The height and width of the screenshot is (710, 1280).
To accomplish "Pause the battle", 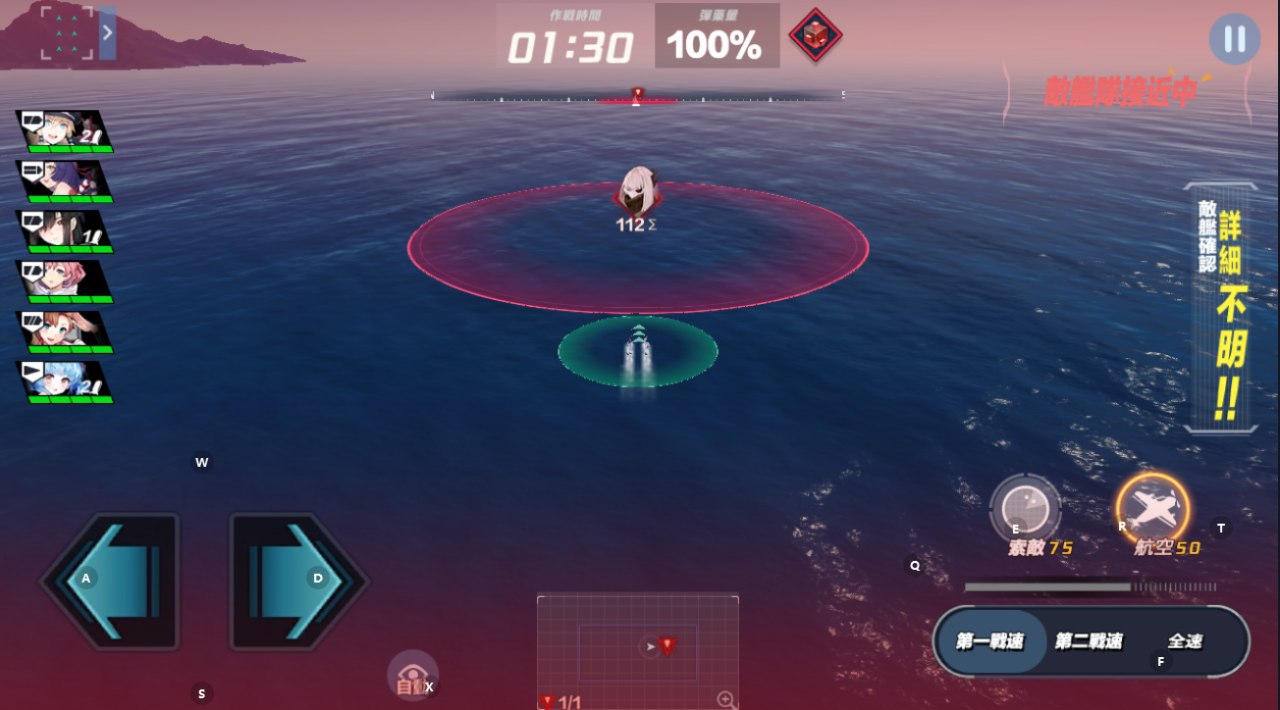I will tap(1234, 39).
